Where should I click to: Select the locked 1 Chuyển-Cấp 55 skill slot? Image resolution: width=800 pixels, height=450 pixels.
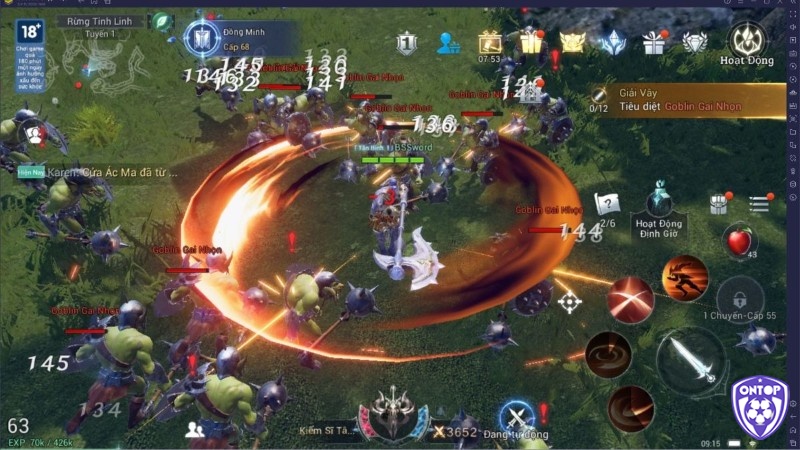739,295
